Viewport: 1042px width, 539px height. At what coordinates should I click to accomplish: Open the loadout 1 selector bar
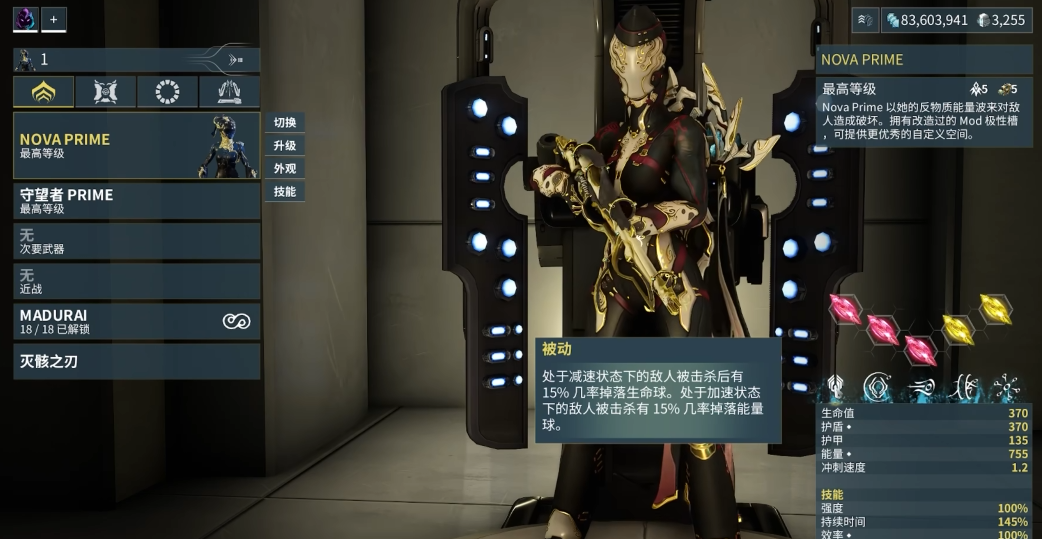(x=136, y=60)
